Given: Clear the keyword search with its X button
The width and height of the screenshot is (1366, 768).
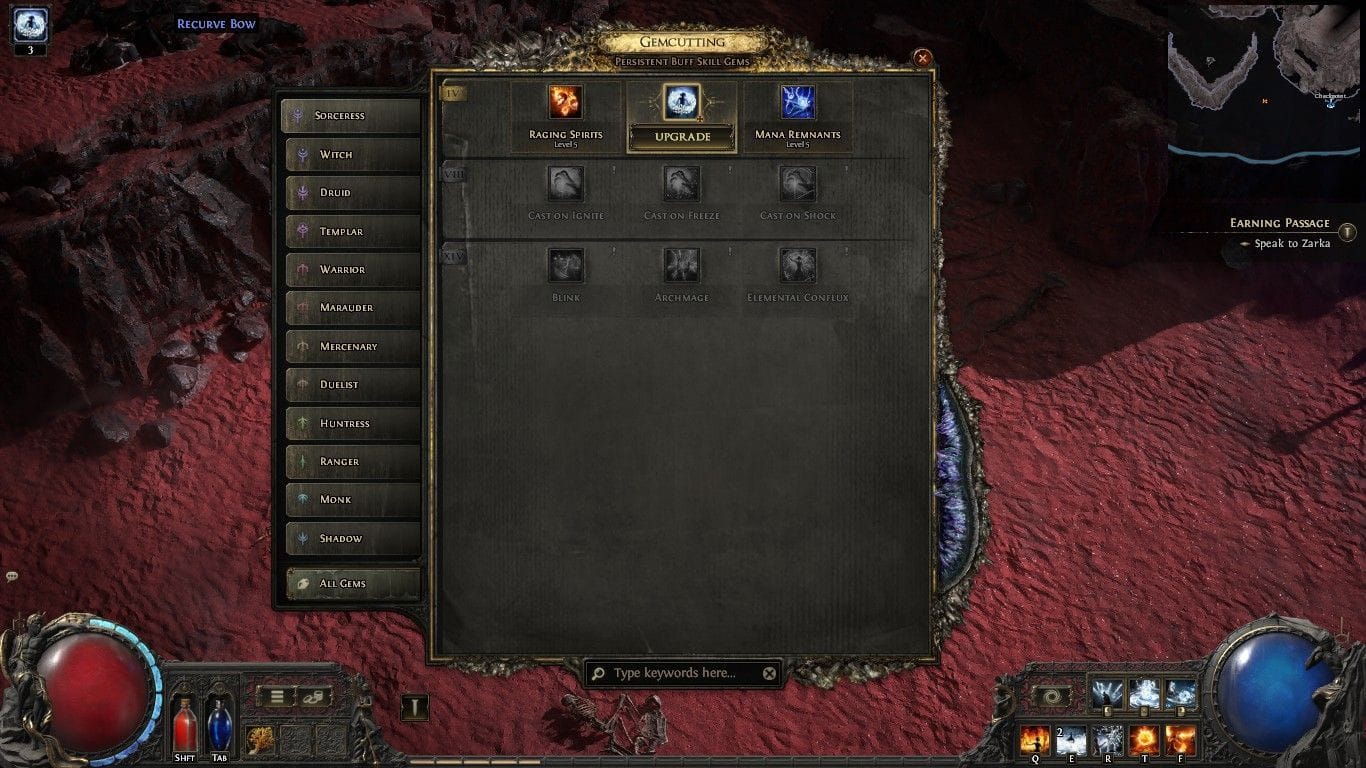Looking at the screenshot, I should [769, 673].
